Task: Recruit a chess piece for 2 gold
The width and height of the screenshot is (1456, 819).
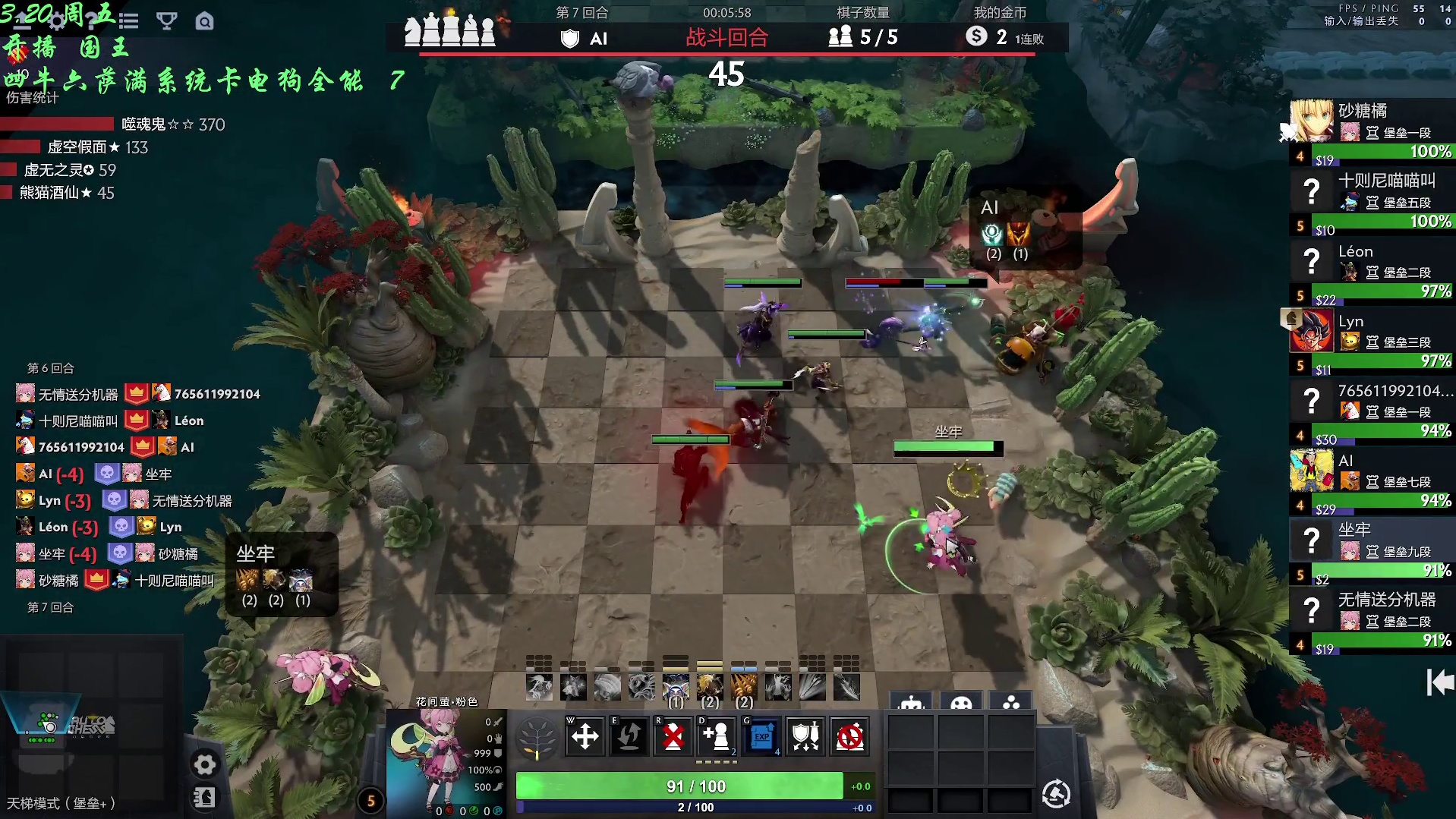Action: (x=717, y=736)
